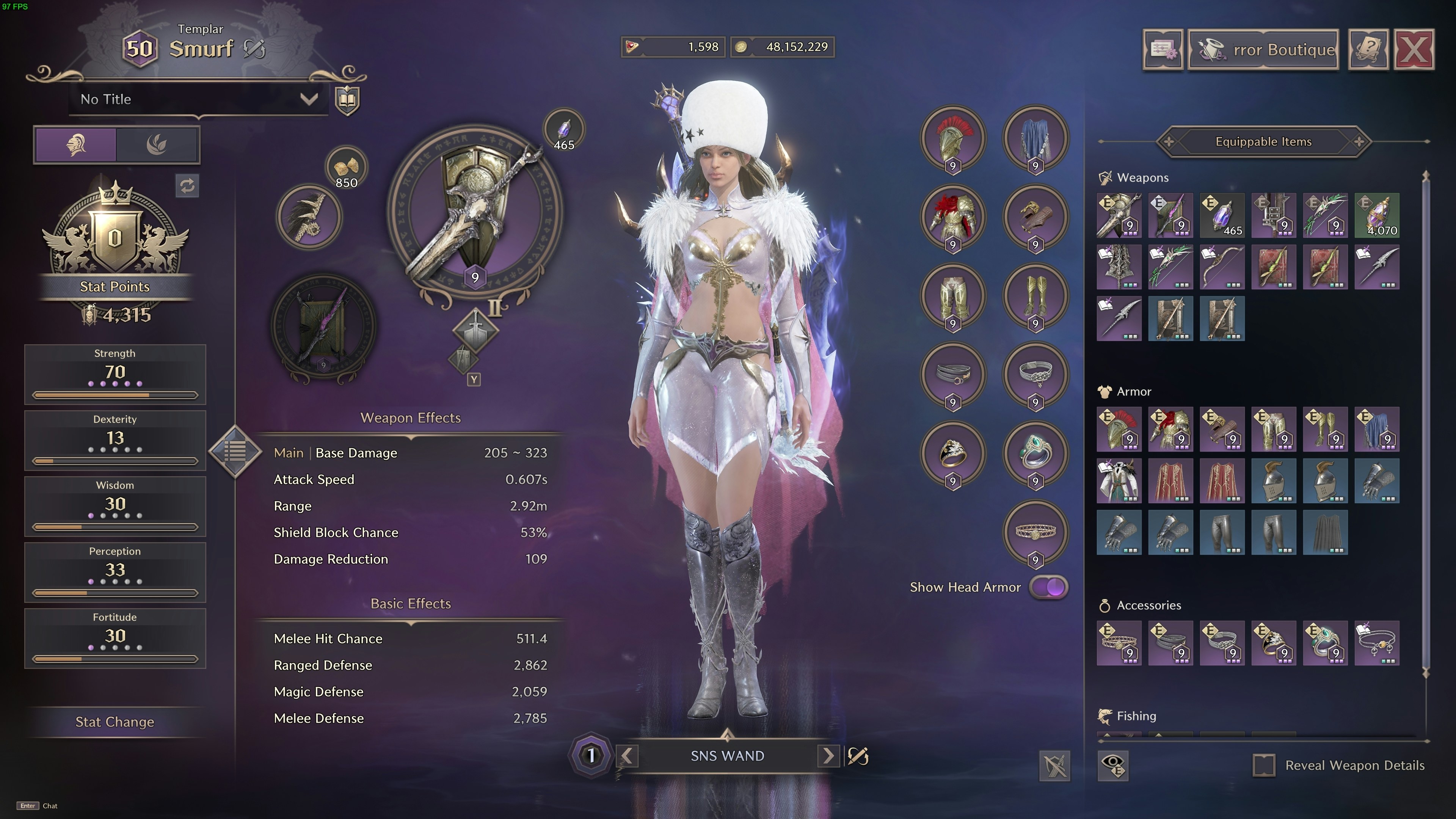Open the title collection book icon

tap(347, 100)
